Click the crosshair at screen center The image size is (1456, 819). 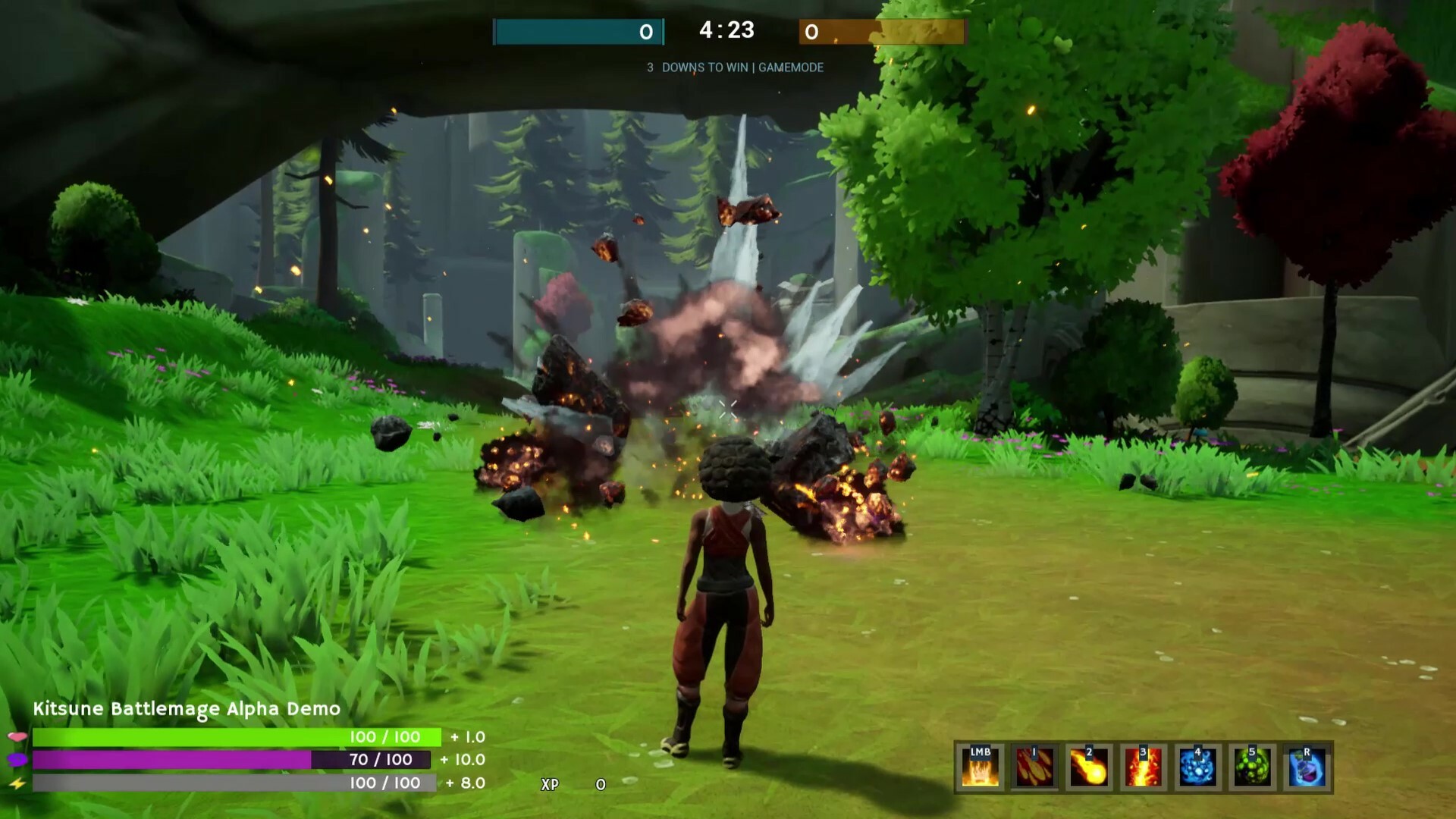pyautogui.click(x=728, y=409)
